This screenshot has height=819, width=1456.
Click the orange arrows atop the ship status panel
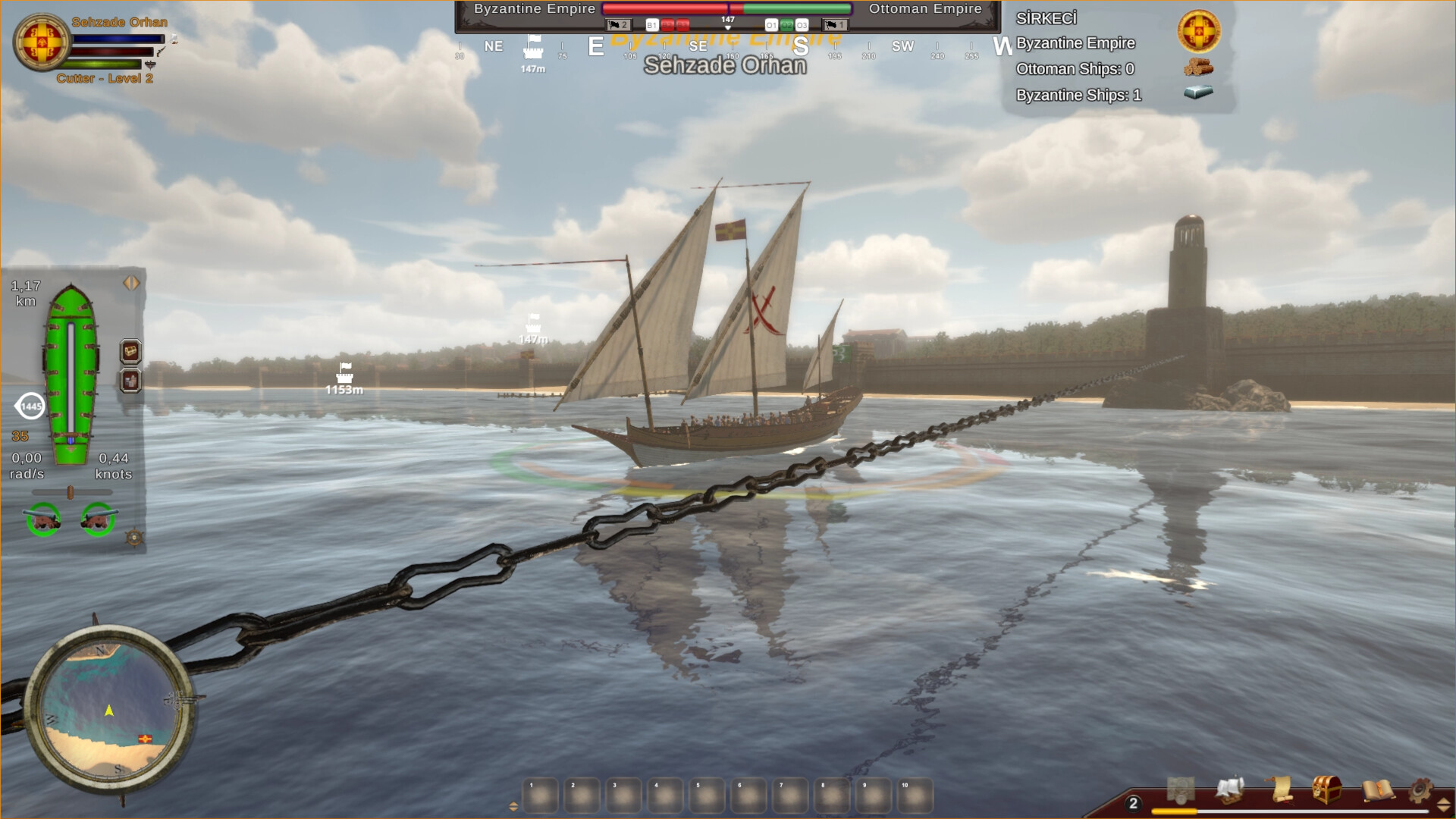[130, 283]
